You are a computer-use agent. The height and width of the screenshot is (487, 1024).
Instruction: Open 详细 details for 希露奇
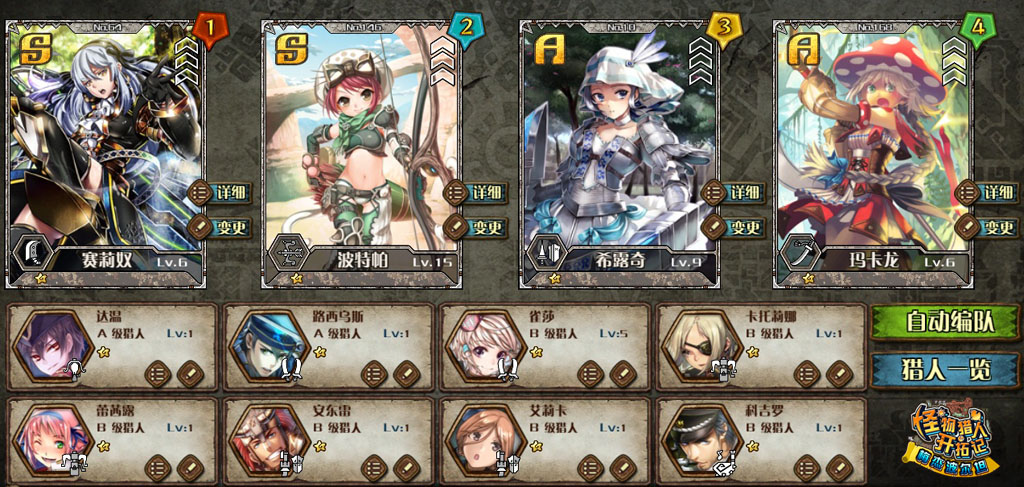coord(732,192)
